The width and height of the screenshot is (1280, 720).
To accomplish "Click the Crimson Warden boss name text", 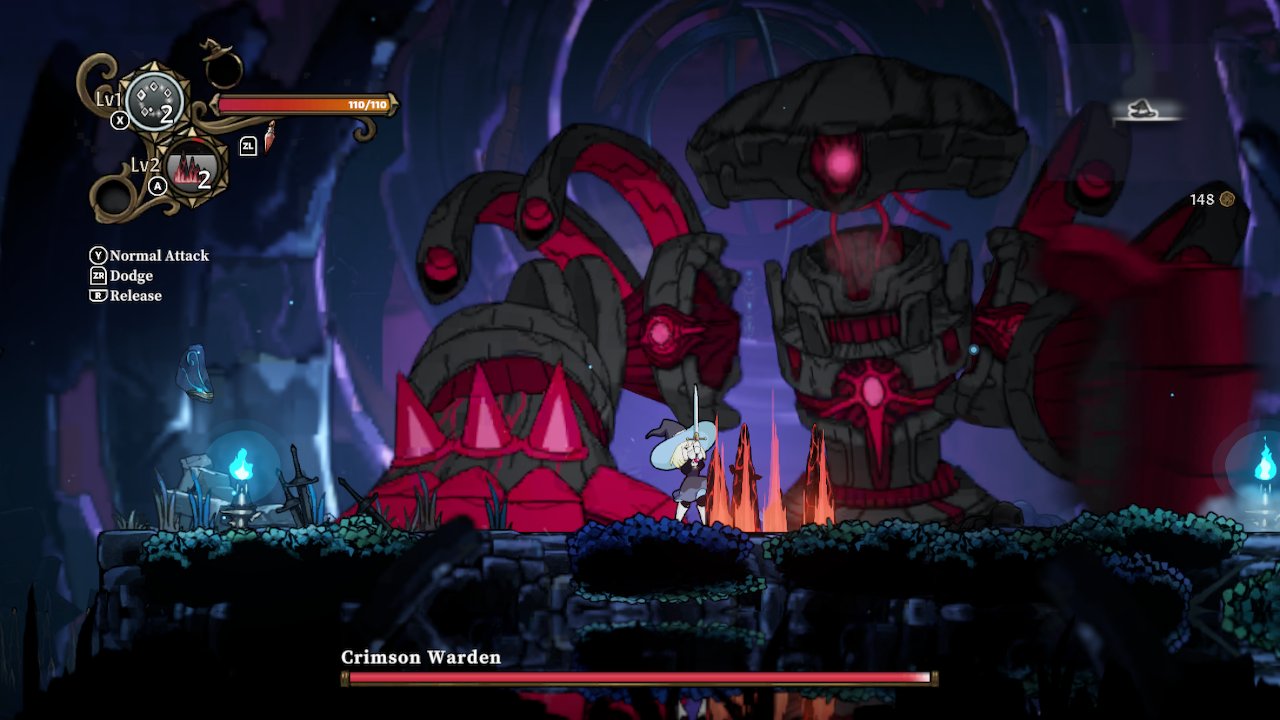I will [x=418, y=658].
